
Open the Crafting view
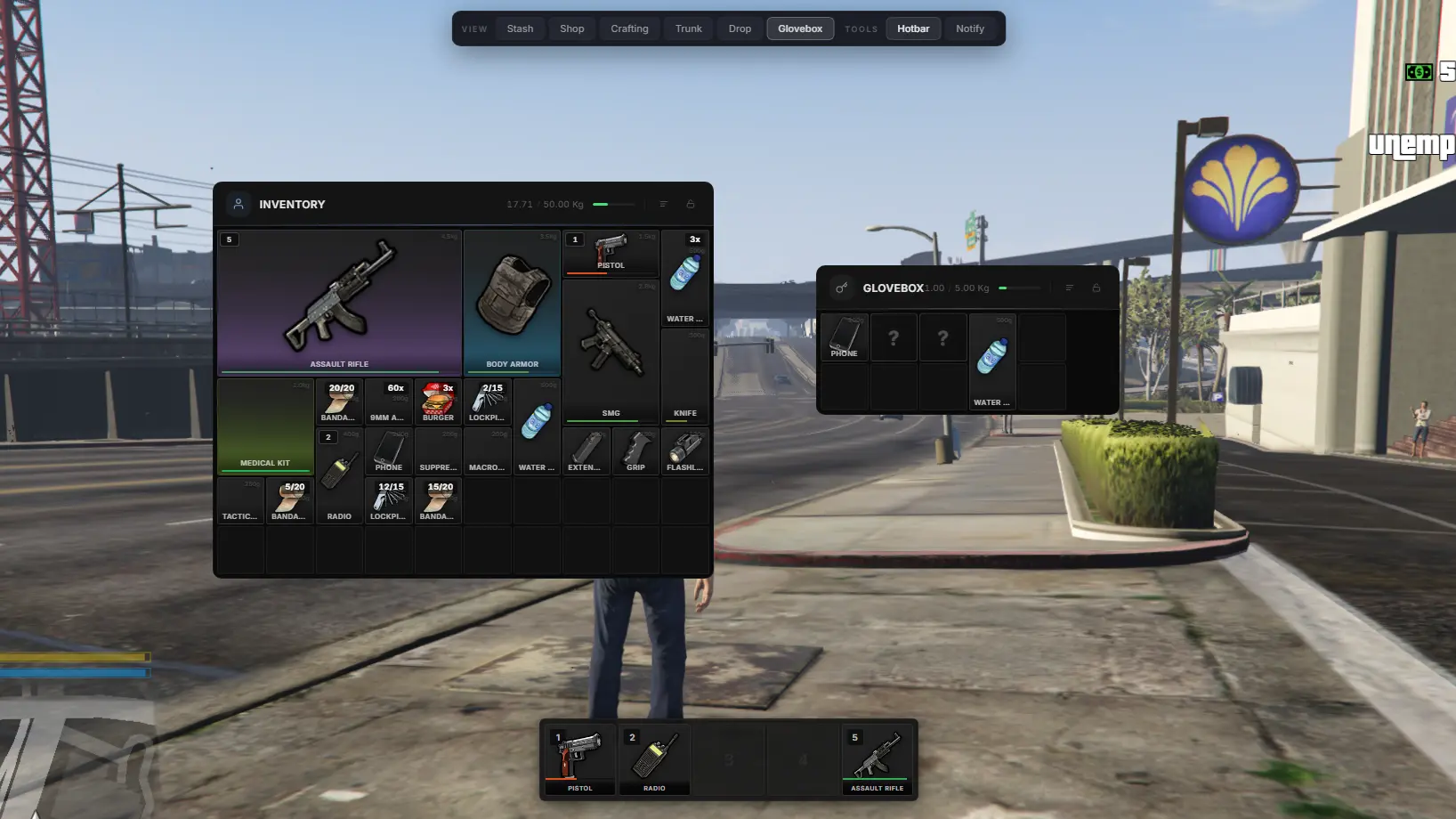pyautogui.click(x=629, y=28)
